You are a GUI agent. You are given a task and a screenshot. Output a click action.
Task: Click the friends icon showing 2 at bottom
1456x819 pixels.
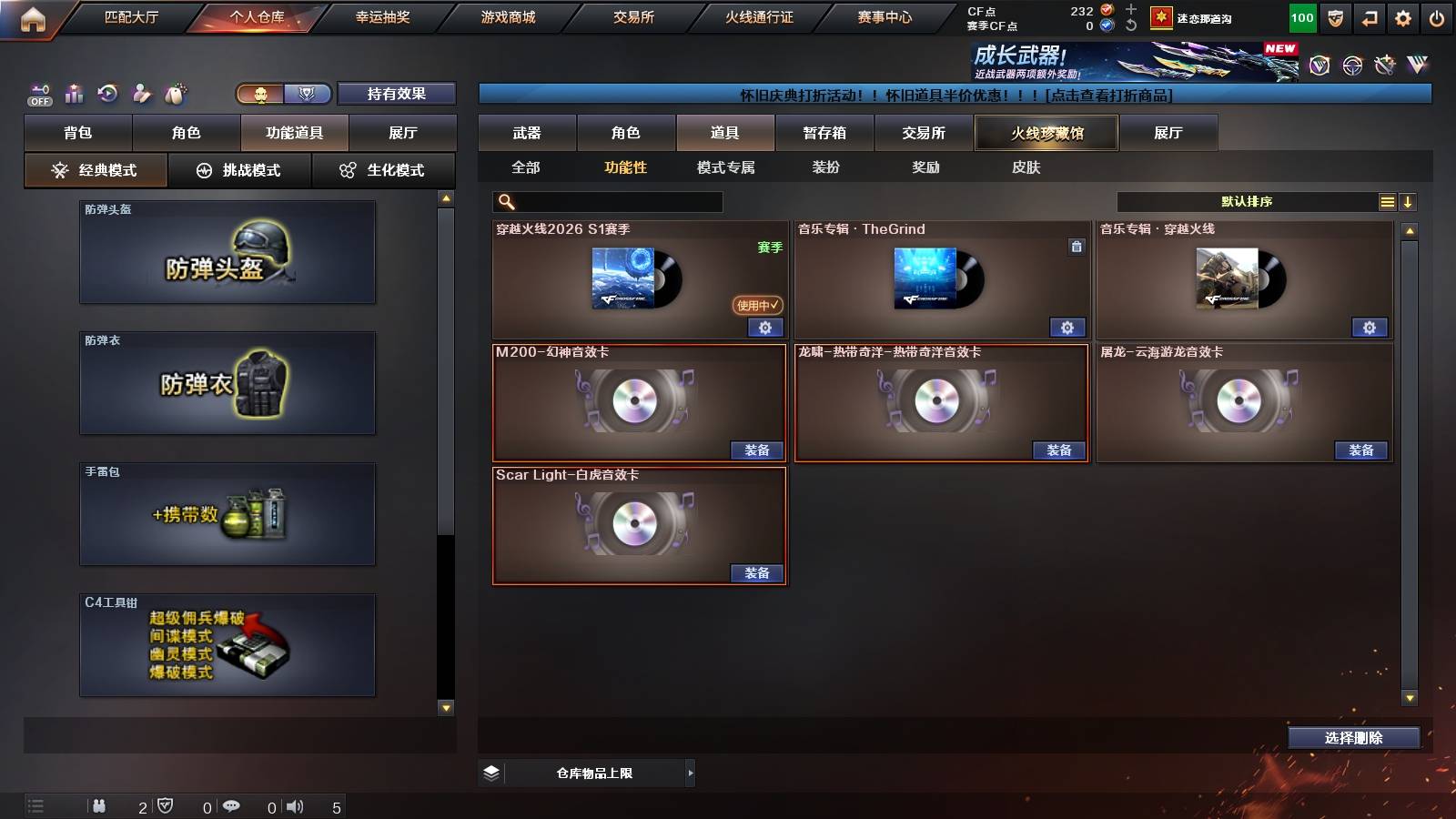100,805
